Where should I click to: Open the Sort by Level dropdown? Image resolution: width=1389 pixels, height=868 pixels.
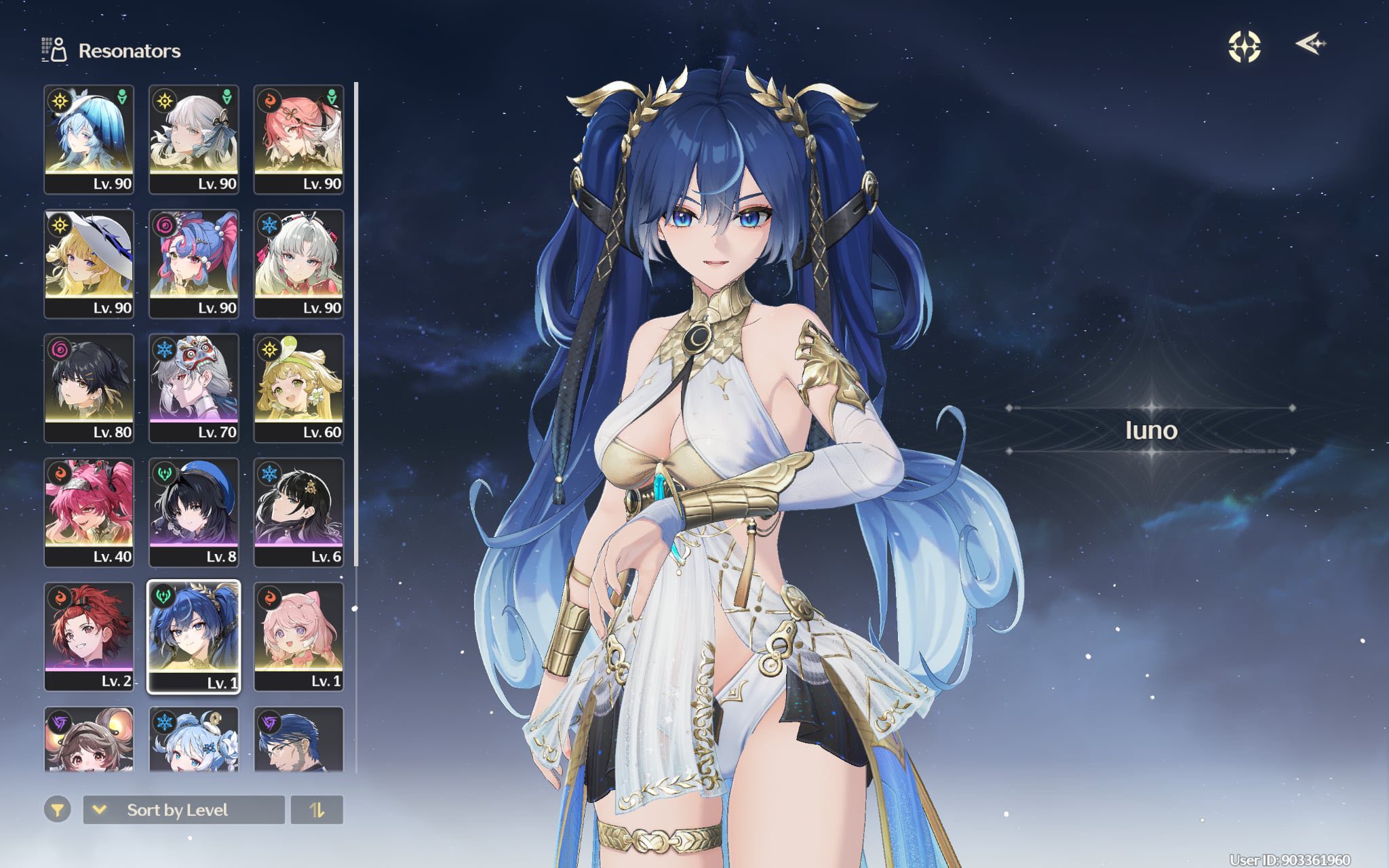[x=183, y=810]
